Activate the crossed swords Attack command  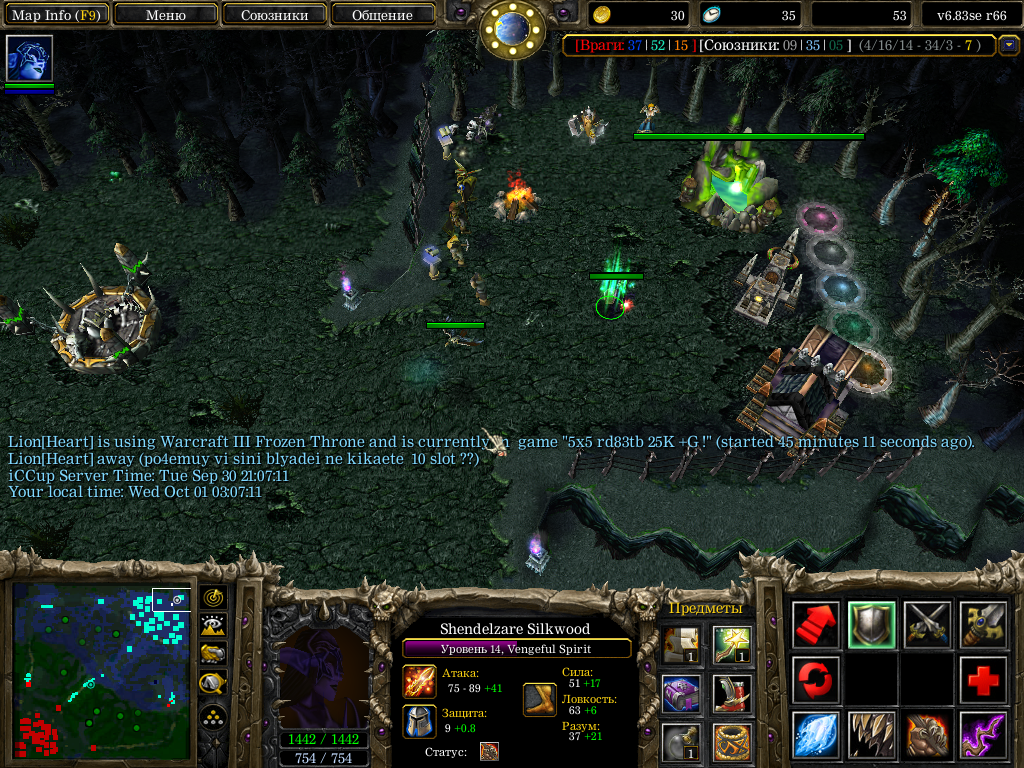(927, 625)
